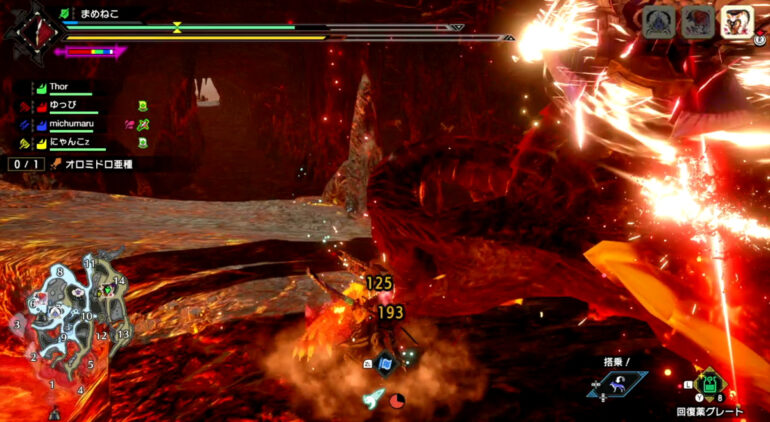The width and height of the screenshot is (770, 422).
Task: Select the first greyed-out monster icon
Action: point(658,22)
